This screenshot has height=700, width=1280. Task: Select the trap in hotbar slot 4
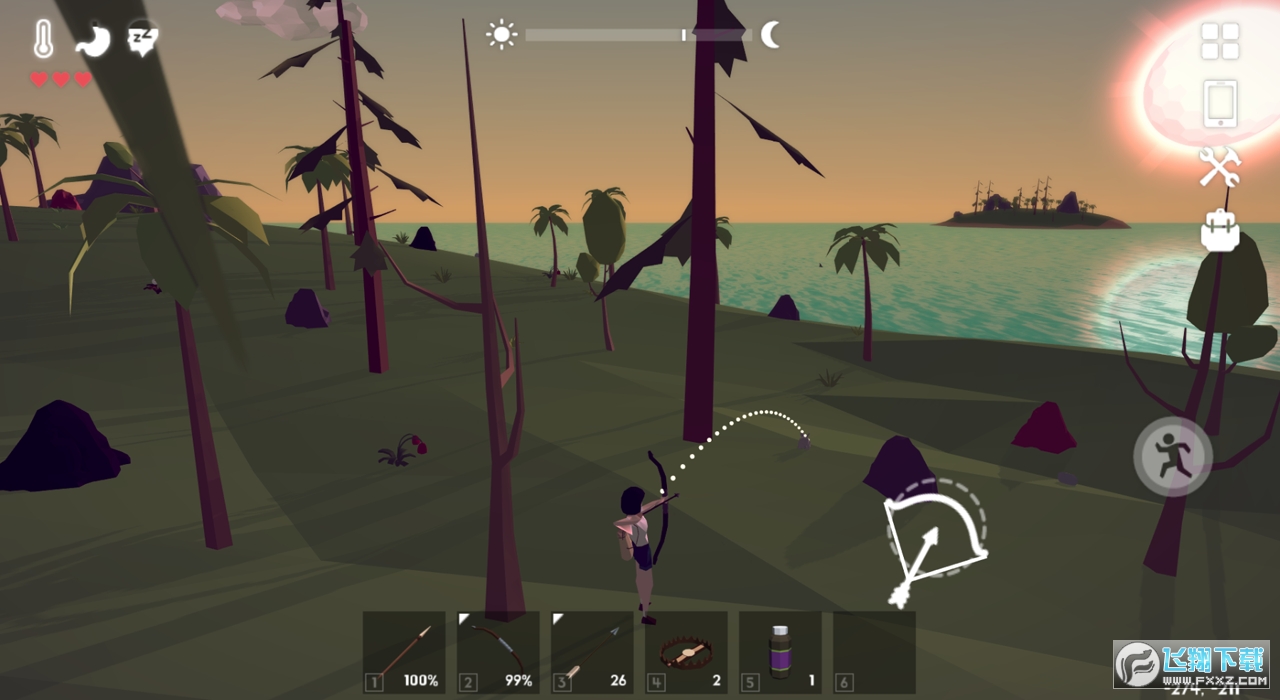tap(686, 652)
